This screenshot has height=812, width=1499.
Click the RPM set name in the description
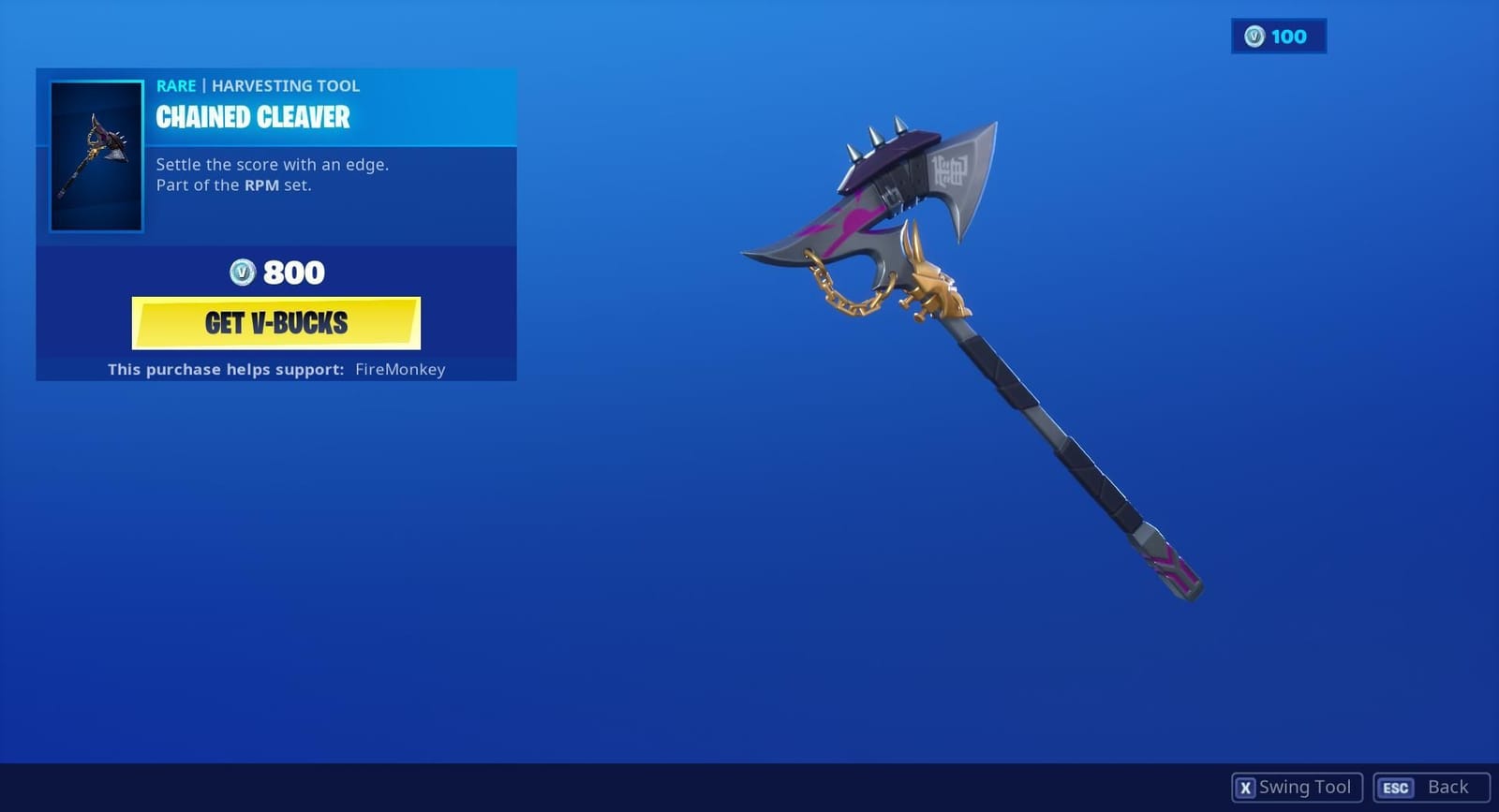pyautogui.click(x=263, y=185)
